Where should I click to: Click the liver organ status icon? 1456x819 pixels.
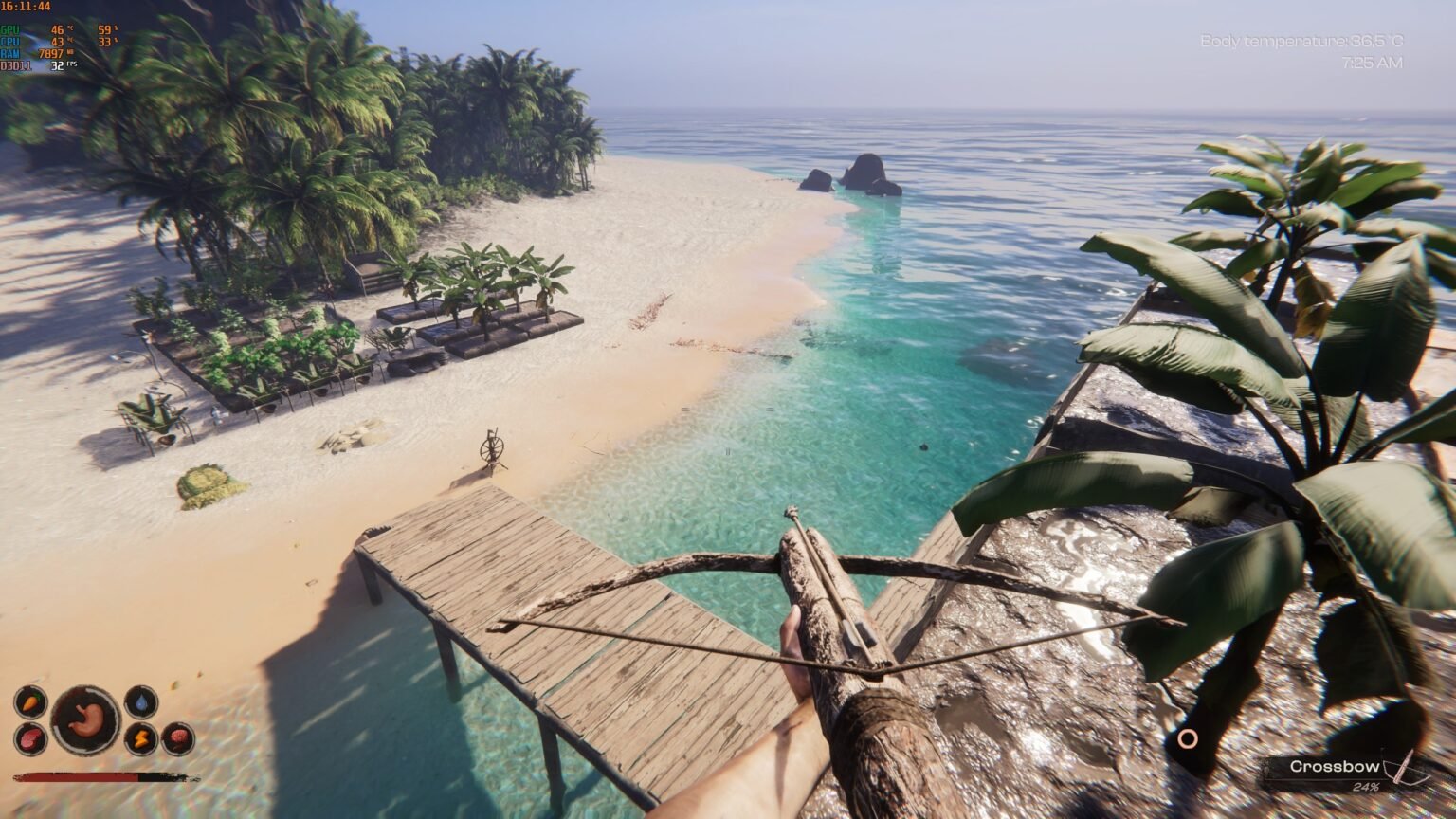[30, 739]
